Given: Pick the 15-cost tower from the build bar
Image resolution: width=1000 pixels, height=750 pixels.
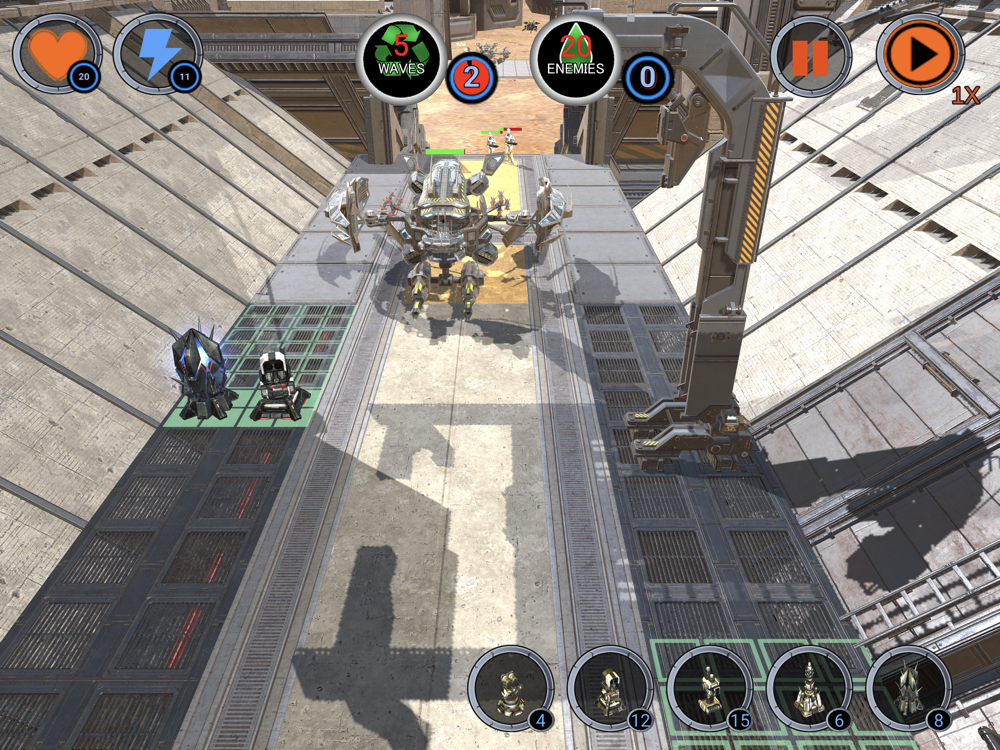Looking at the screenshot, I should (709, 688).
